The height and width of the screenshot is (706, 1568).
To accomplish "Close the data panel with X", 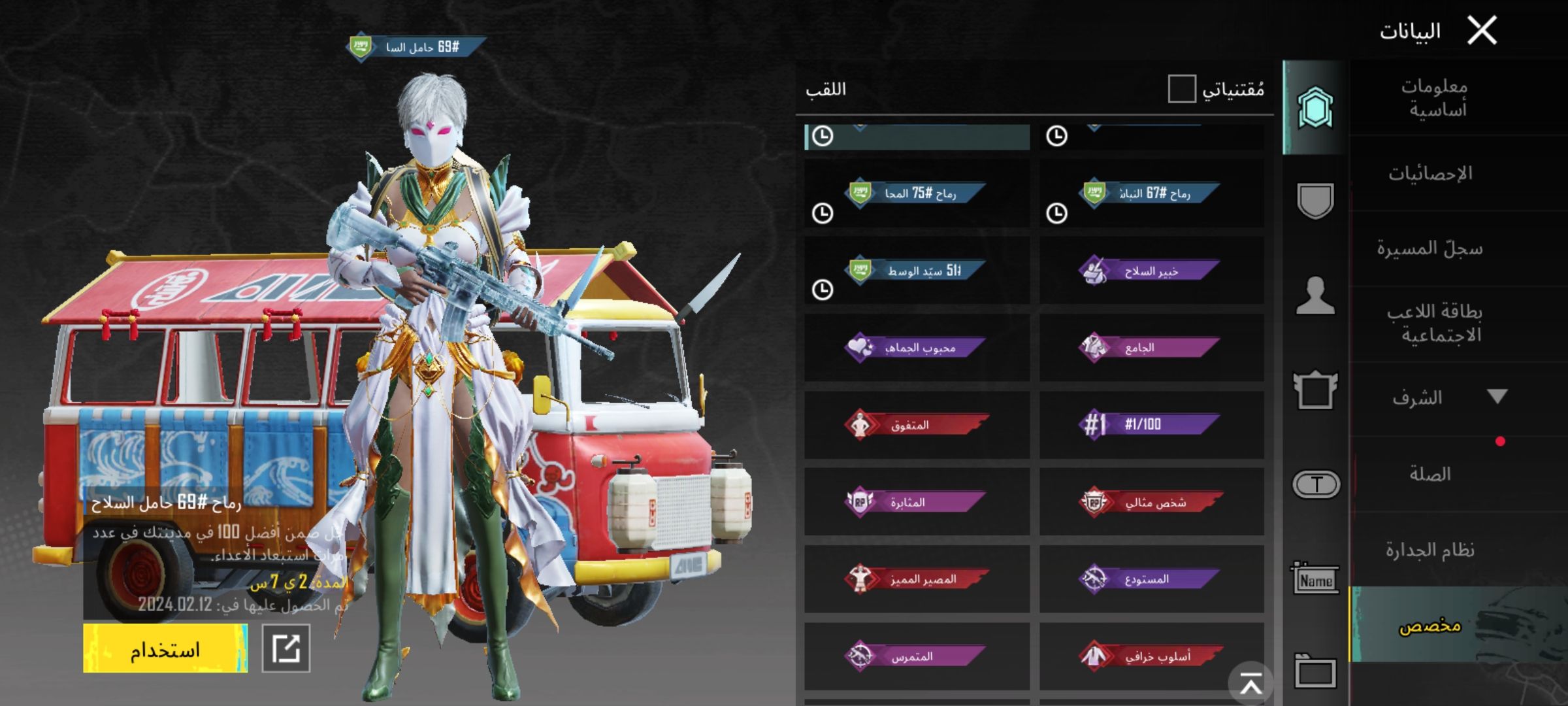I will click(1482, 31).
